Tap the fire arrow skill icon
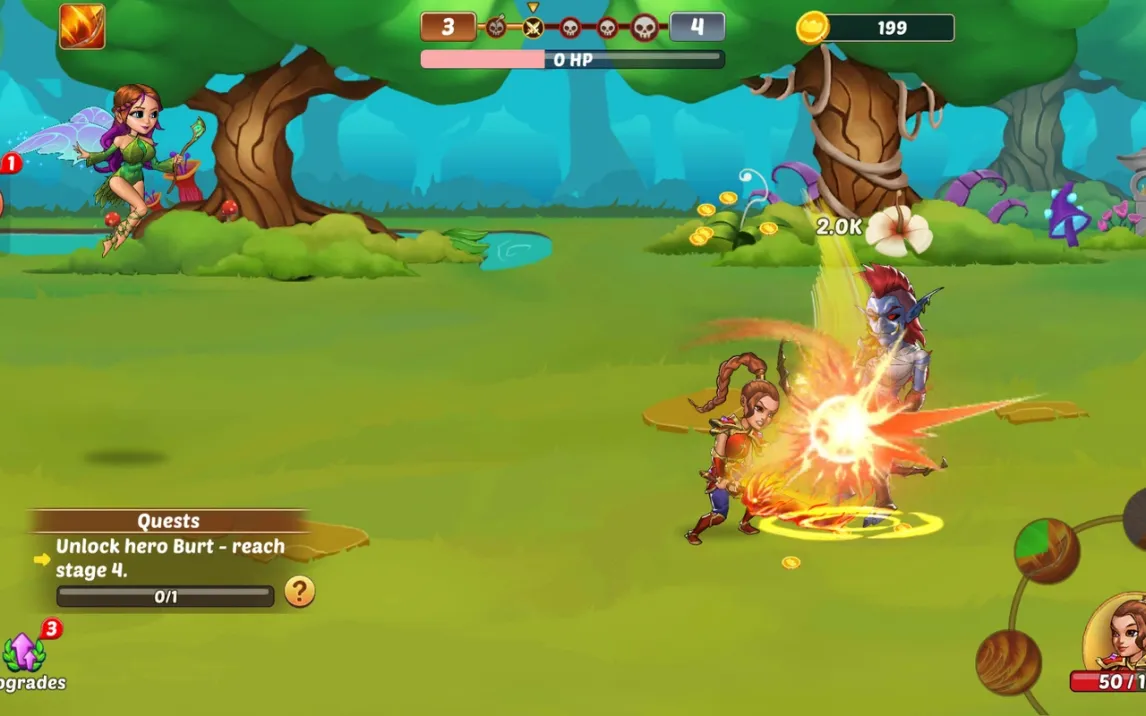Image resolution: width=1146 pixels, height=716 pixels. (82, 27)
